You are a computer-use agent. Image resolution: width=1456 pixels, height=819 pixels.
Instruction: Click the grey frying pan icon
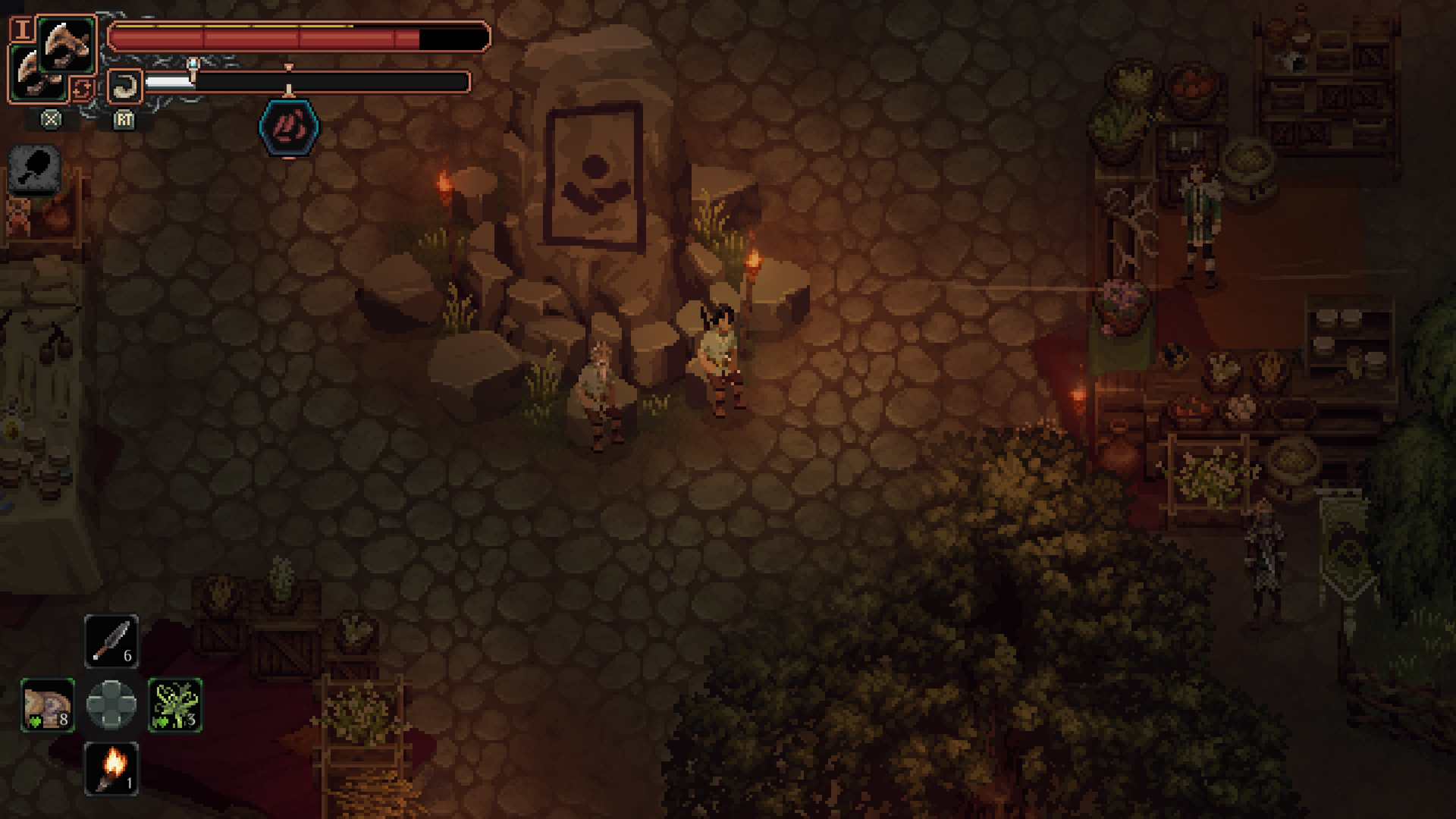[x=36, y=169]
